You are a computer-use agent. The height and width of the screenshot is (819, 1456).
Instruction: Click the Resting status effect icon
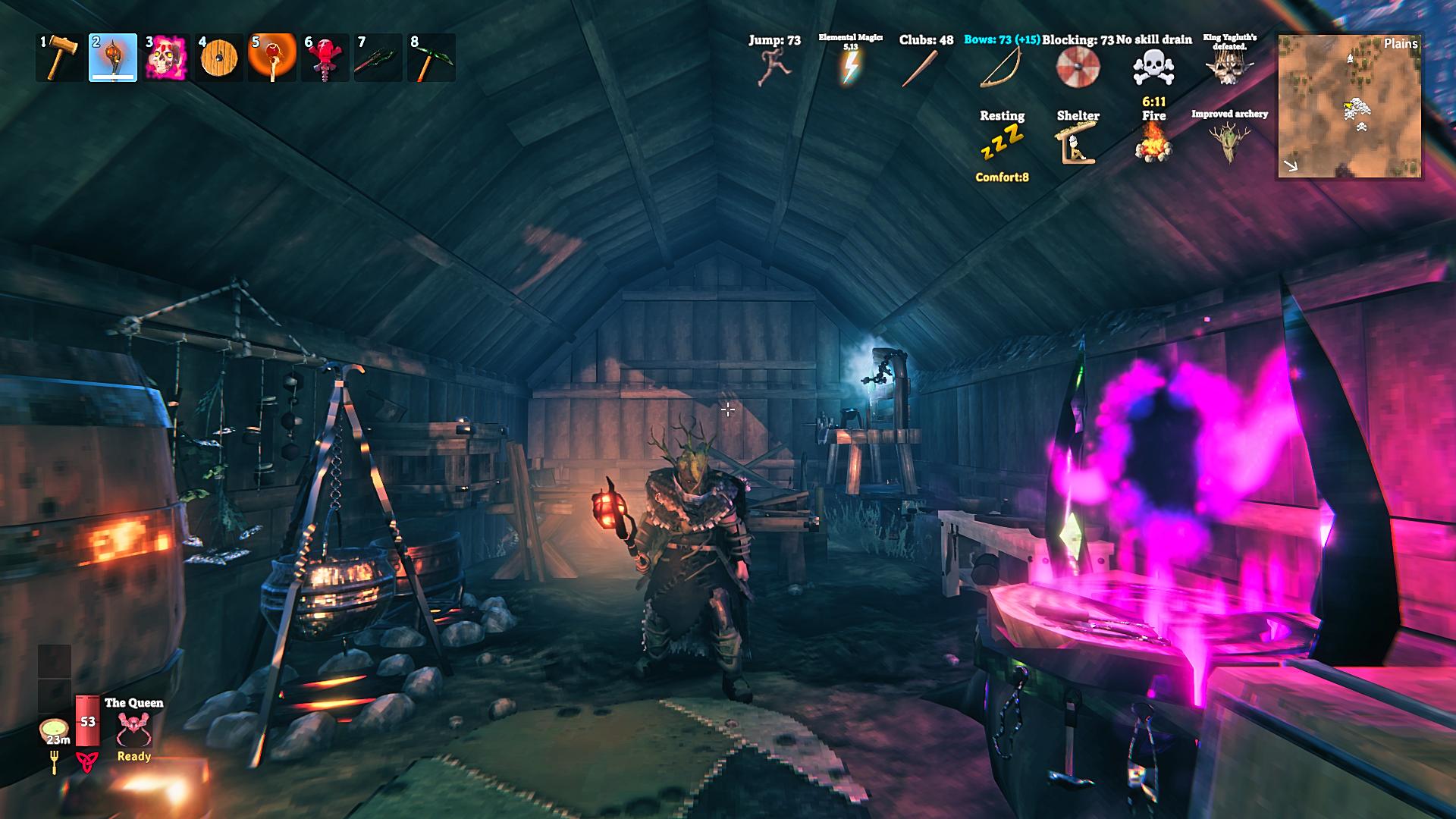[x=1002, y=143]
